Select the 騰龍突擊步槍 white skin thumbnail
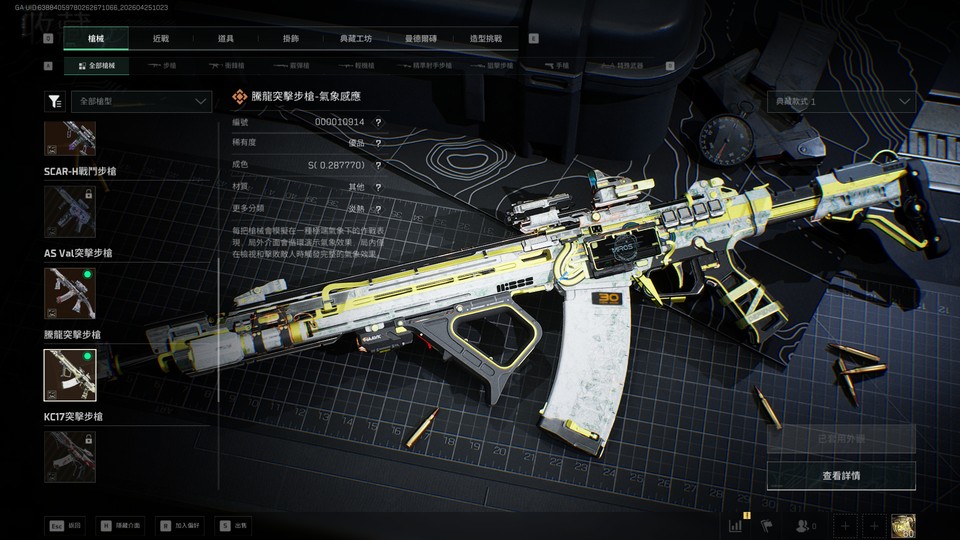Screen dimensions: 960x540 click(70, 374)
